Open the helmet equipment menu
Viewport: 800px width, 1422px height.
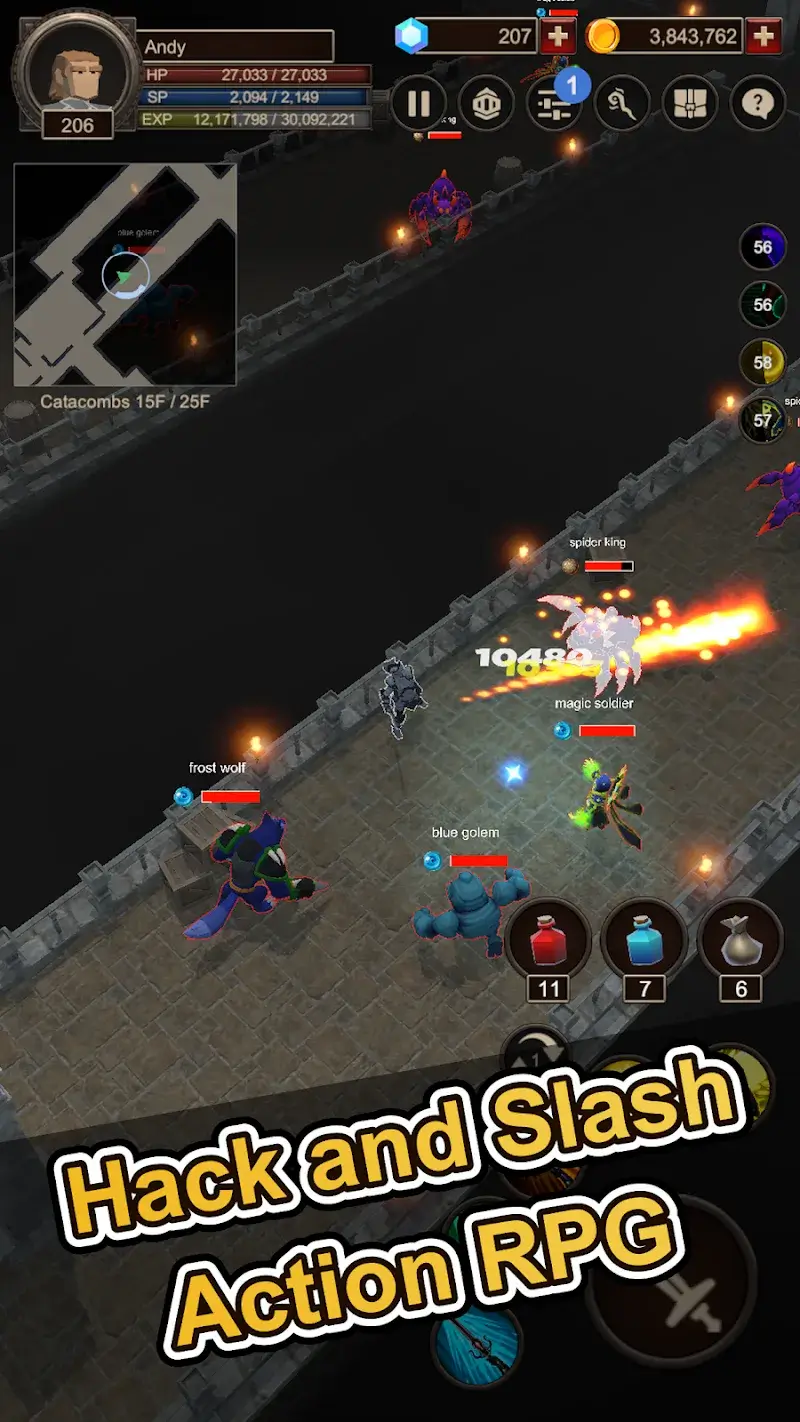[486, 103]
